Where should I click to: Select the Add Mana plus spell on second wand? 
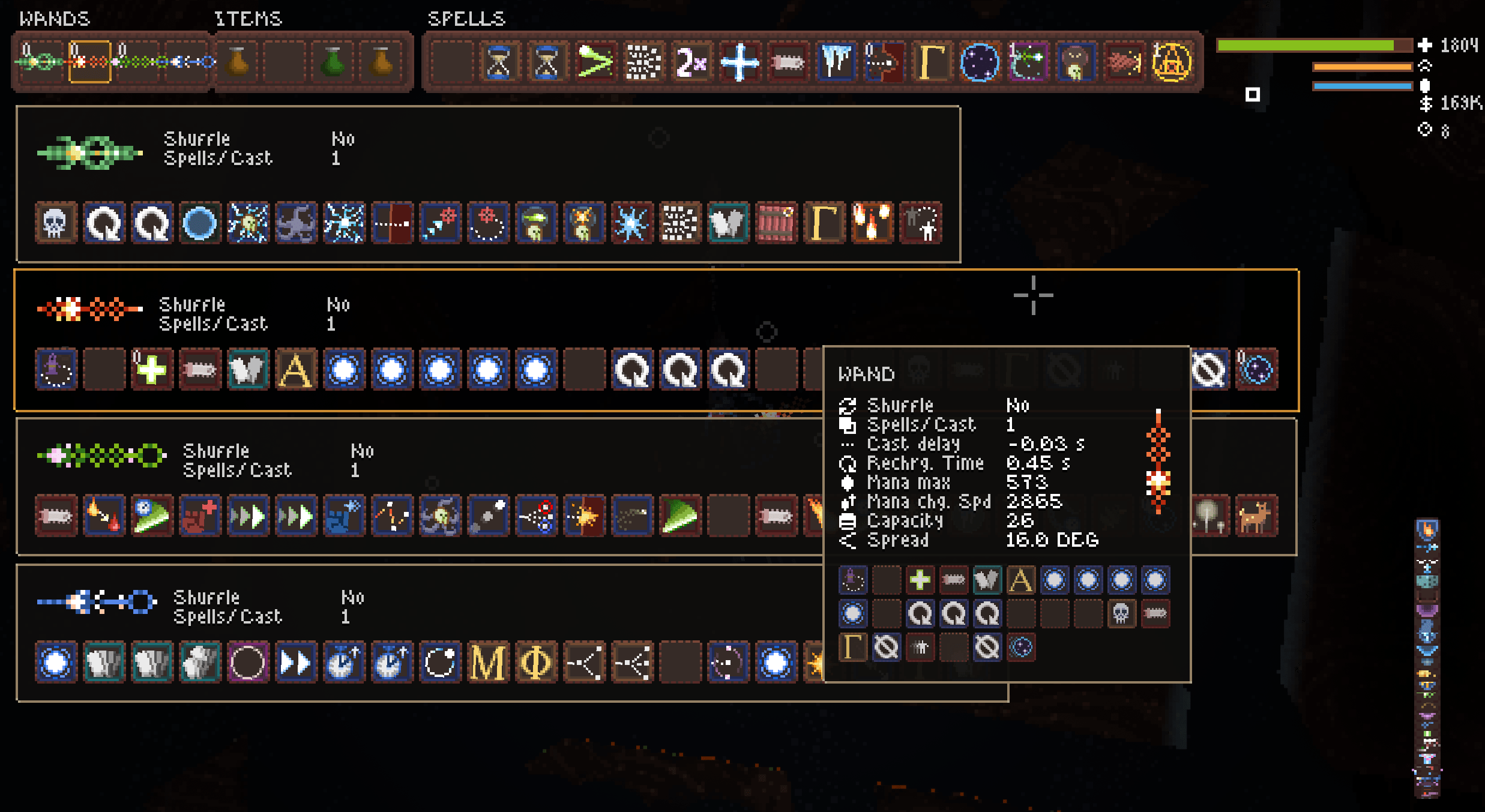[x=152, y=370]
